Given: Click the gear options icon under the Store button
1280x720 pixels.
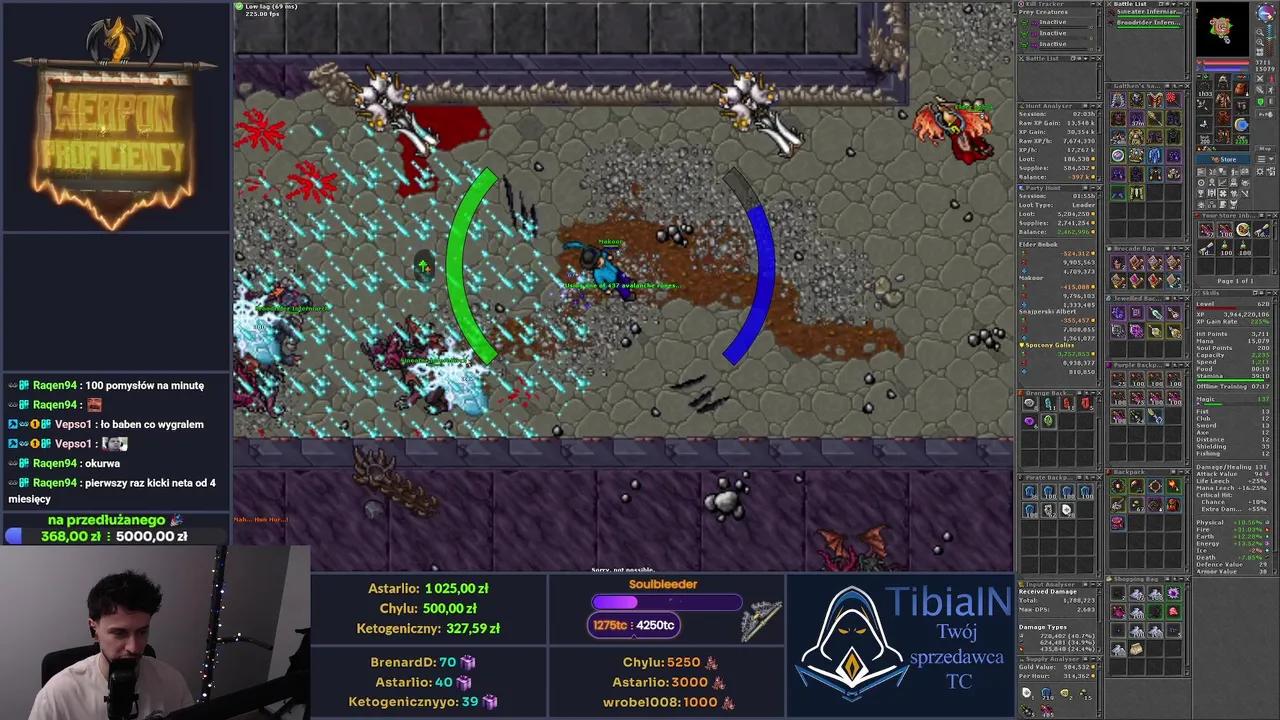Looking at the screenshot, I should coord(1260,171).
